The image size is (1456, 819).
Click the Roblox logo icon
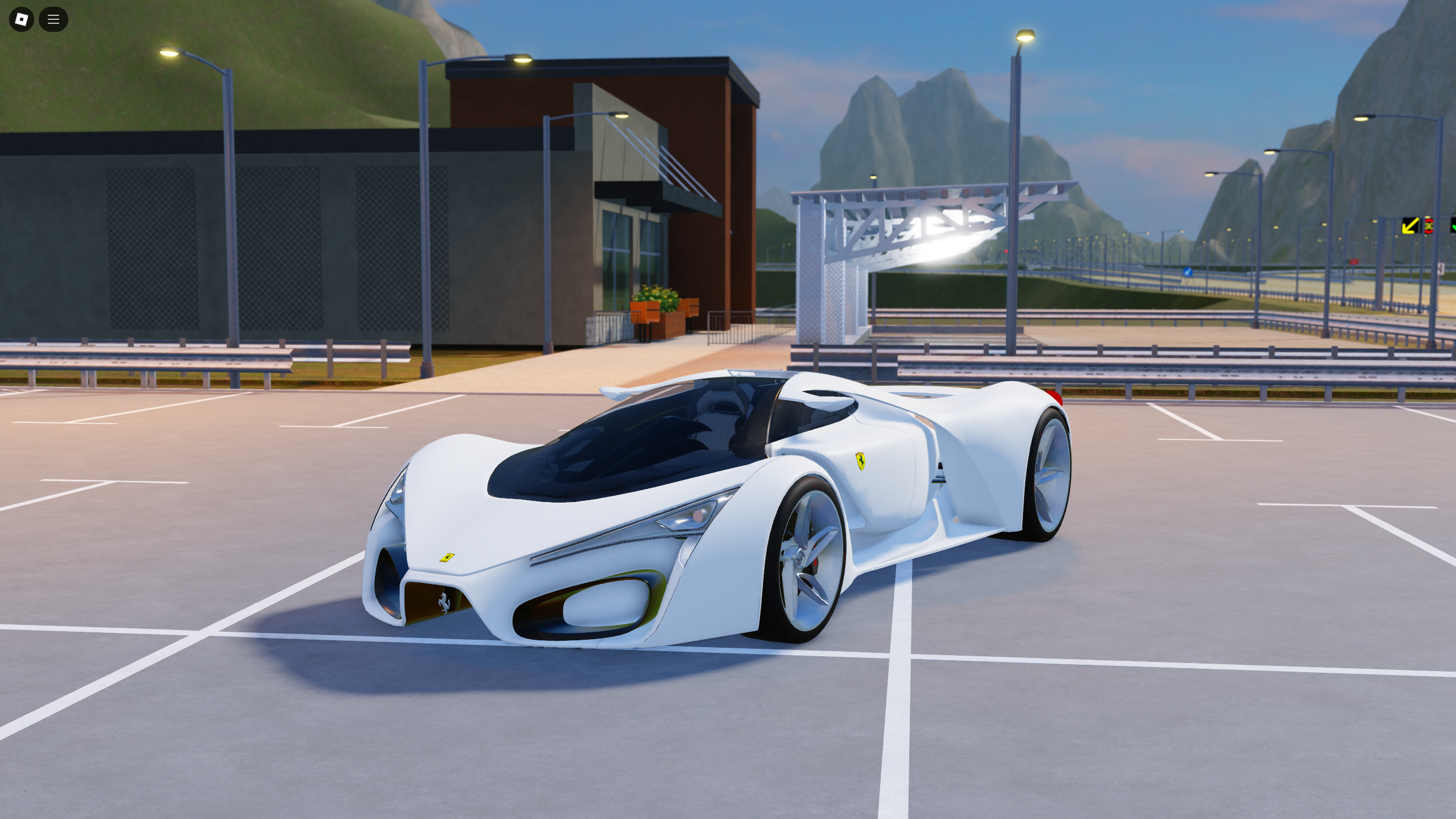tap(21, 19)
